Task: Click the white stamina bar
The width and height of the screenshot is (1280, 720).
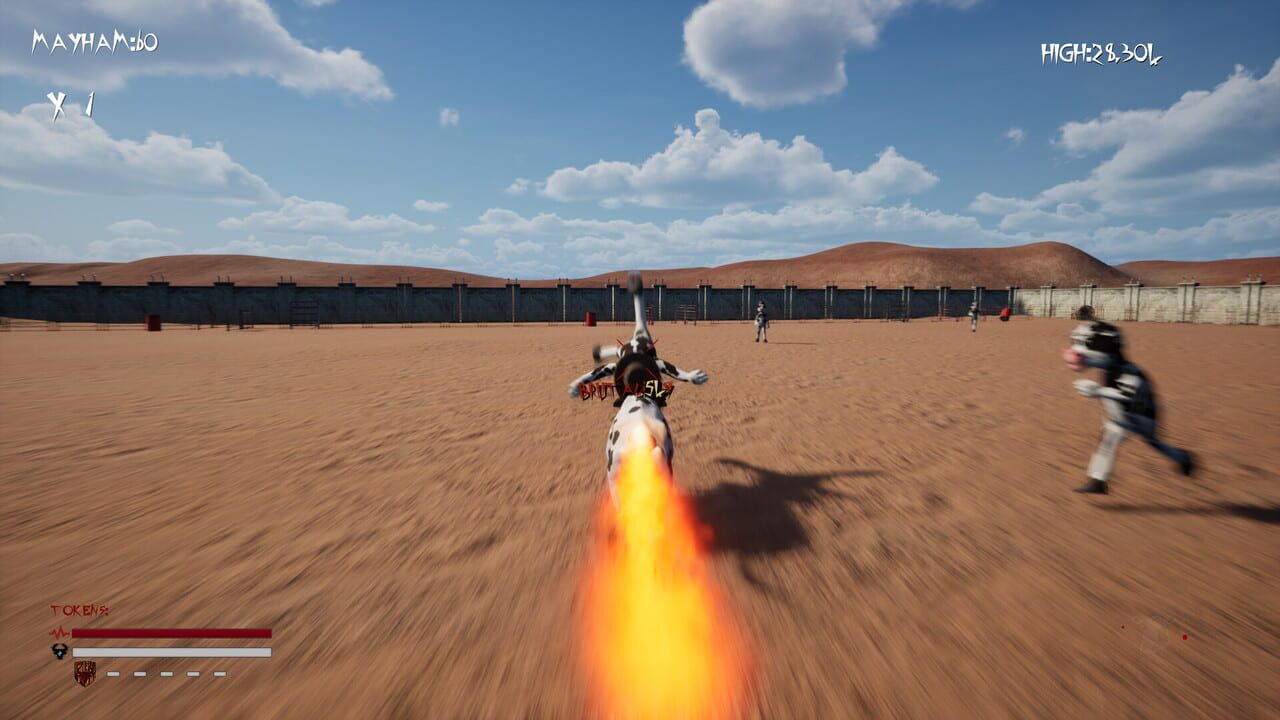Action: 172,651
